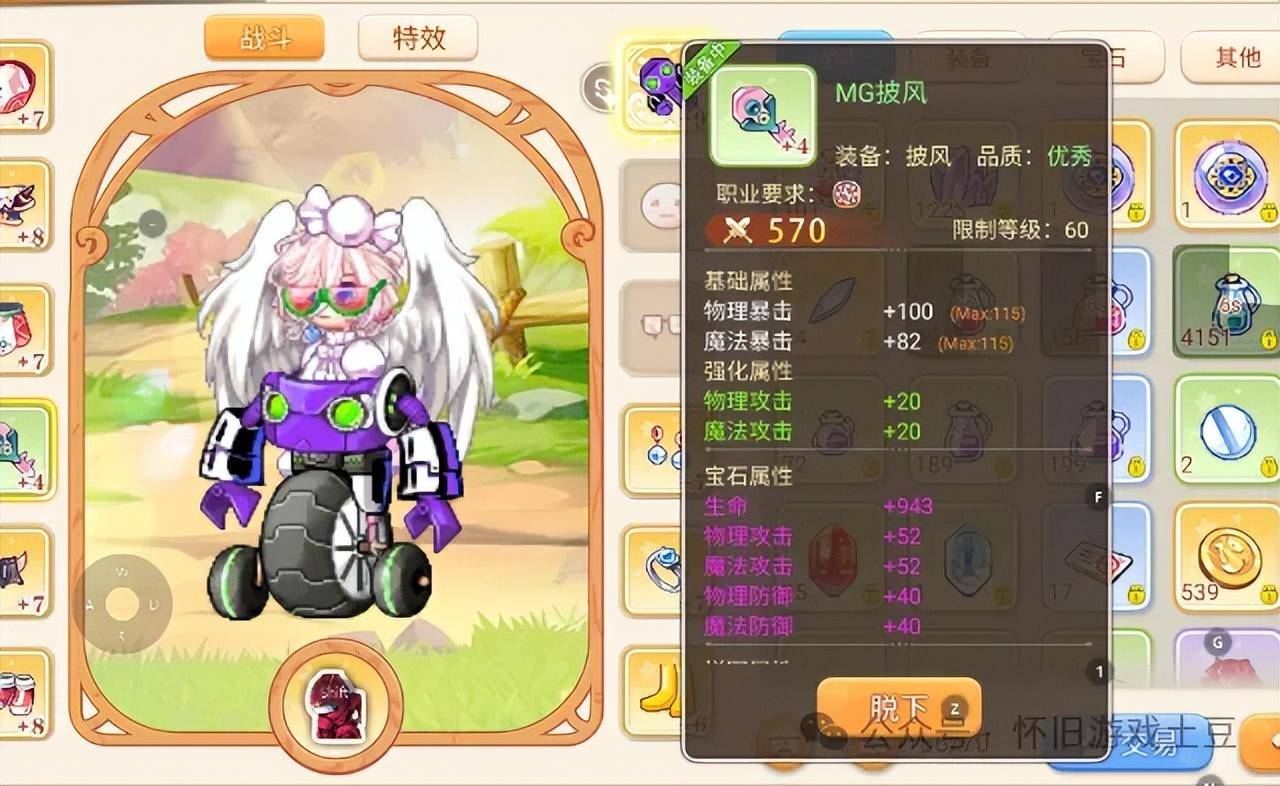
Task: Select the glasses equipment slot
Action: (655, 325)
